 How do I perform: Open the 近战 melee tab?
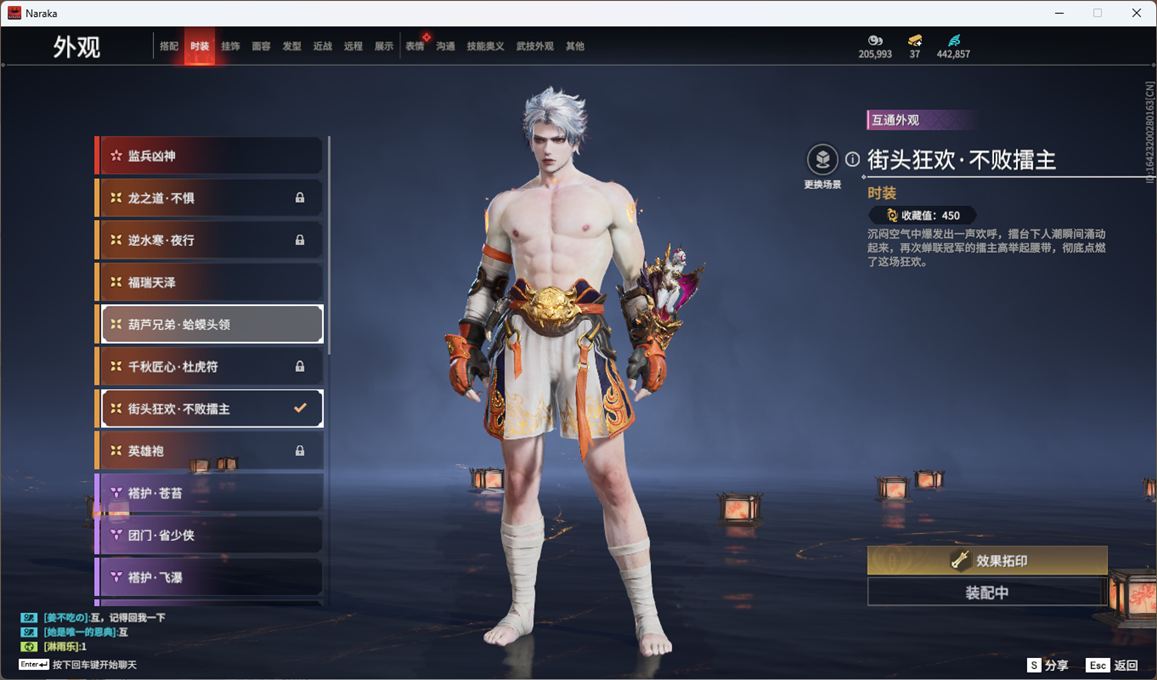[x=322, y=46]
